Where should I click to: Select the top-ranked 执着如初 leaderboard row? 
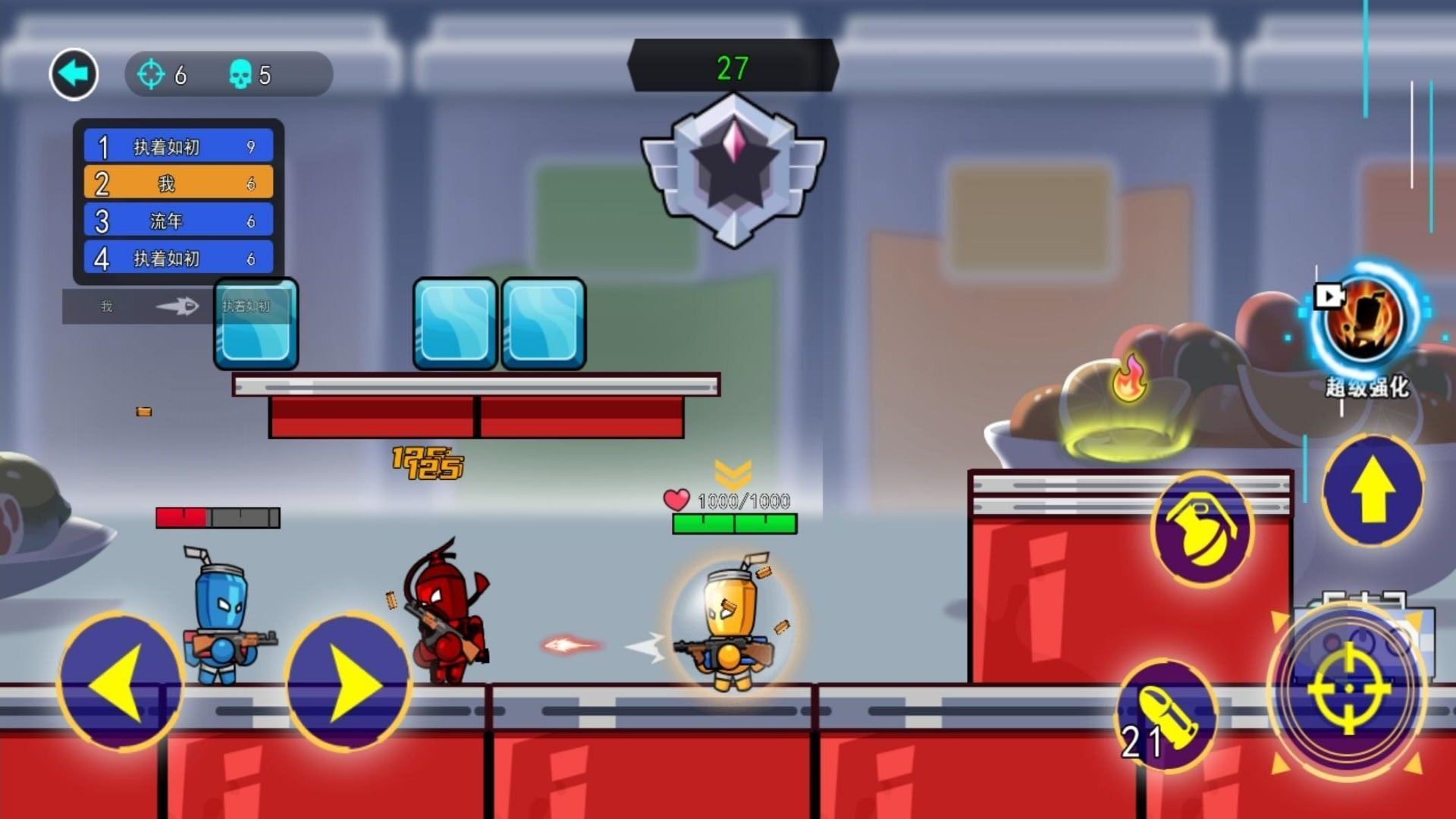pyautogui.click(x=179, y=146)
